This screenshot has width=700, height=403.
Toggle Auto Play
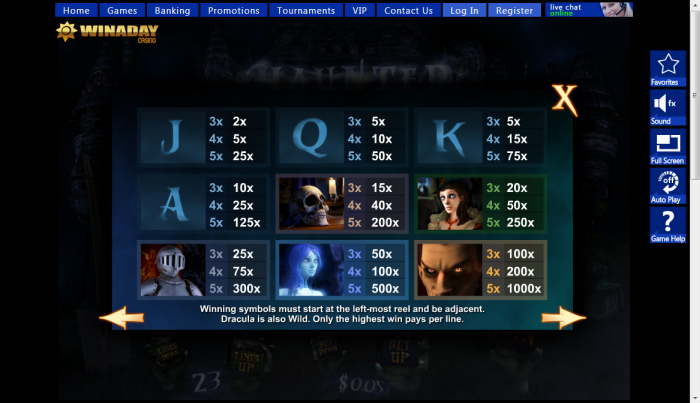coord(667,186)
